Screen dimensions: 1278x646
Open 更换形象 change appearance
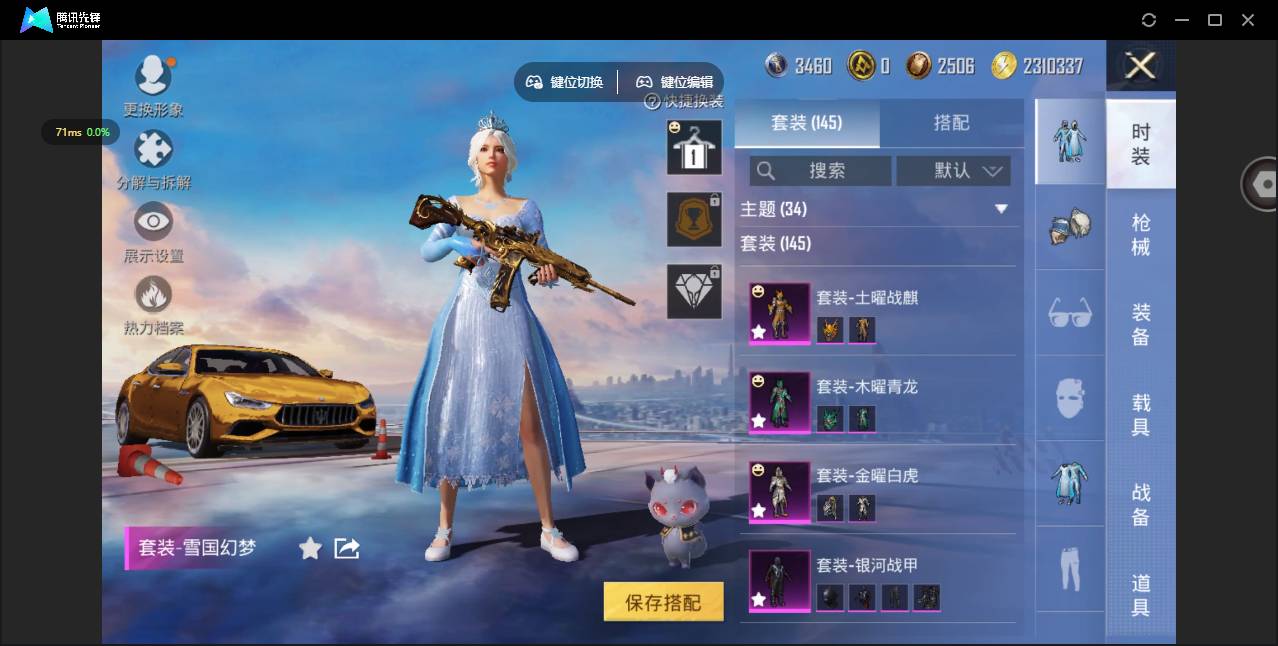point(153,86)
